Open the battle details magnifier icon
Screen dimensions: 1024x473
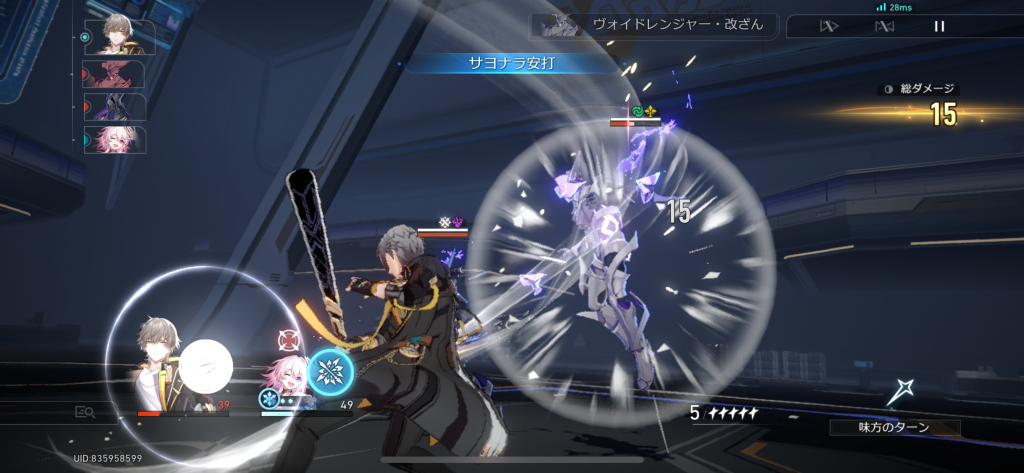coord(84,411)
